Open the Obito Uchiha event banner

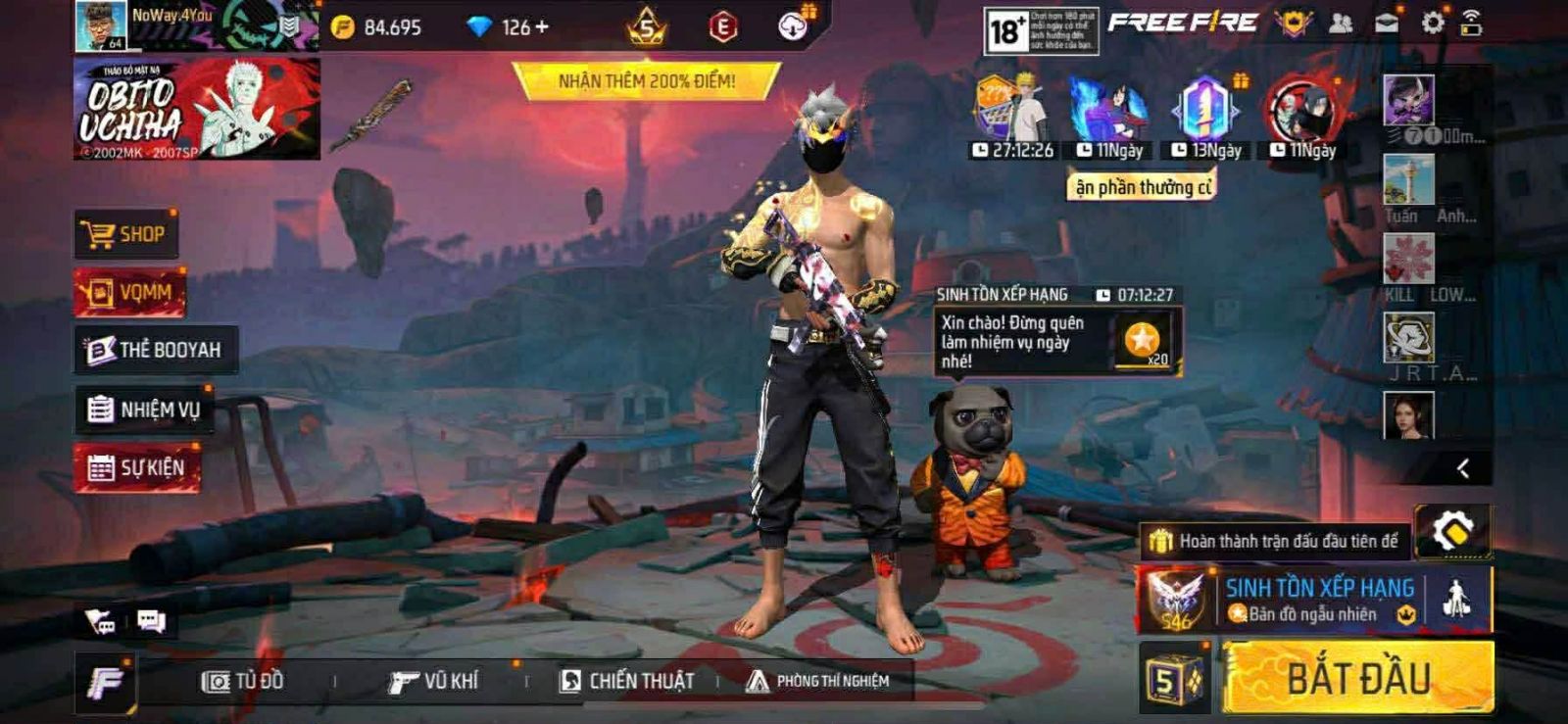coord(196,110)
